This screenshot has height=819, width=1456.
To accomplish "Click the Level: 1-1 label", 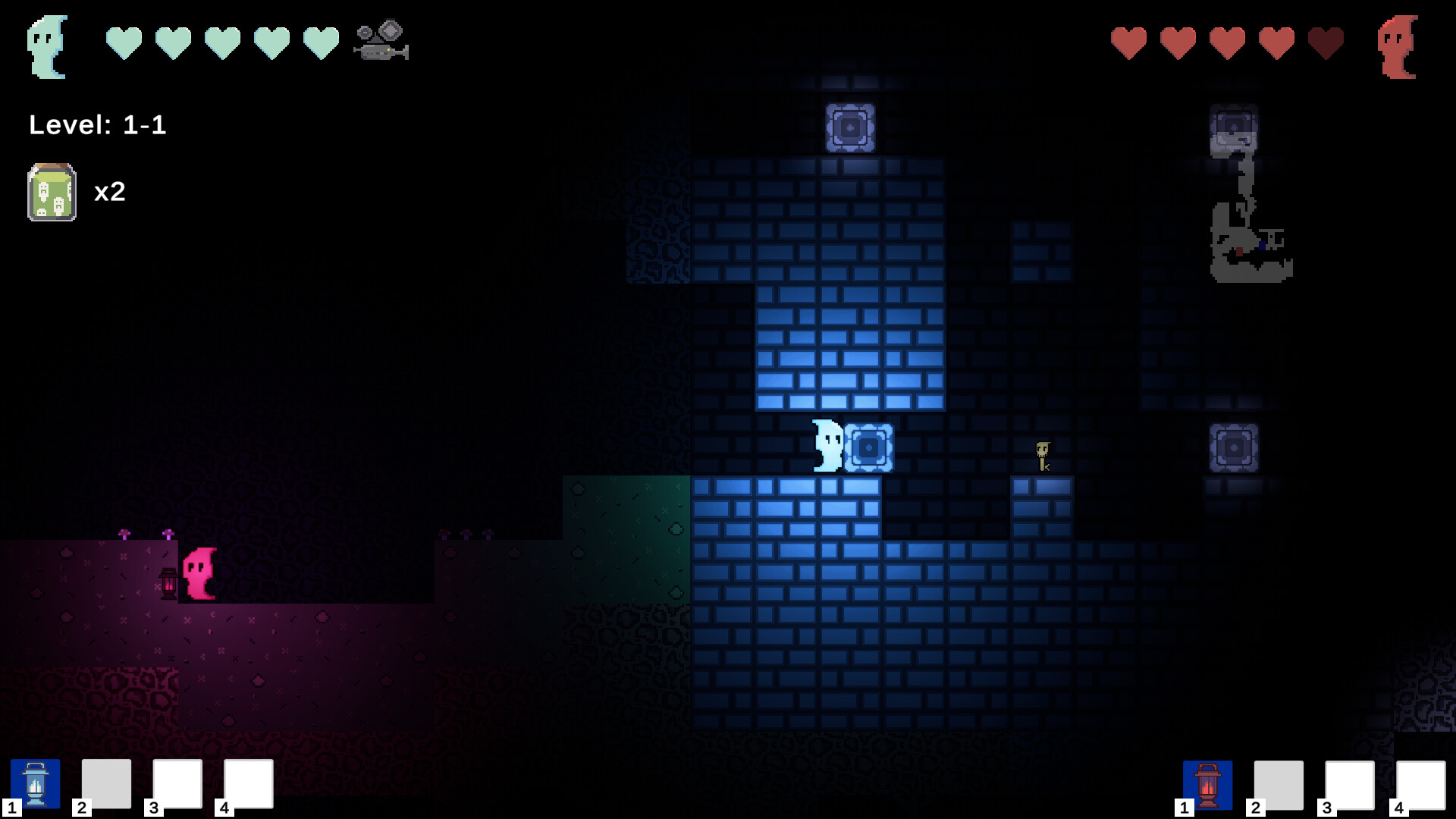I will [x=99, y=126].
